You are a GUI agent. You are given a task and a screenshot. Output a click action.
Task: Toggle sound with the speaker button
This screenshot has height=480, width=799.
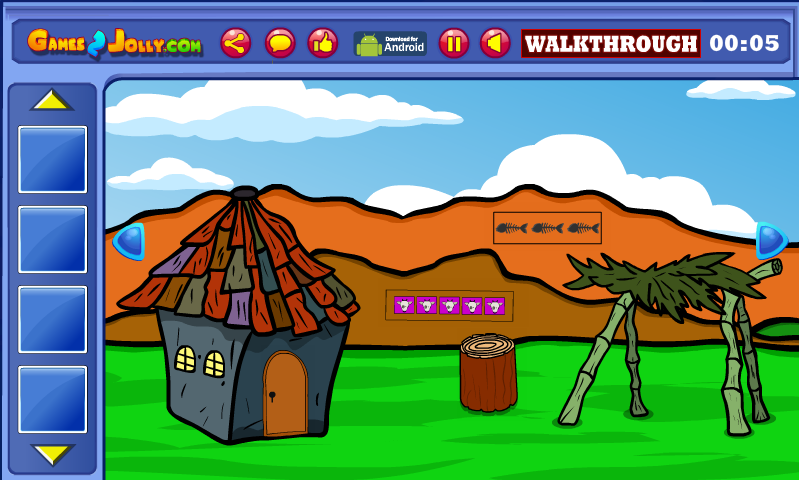coord(495,43)
